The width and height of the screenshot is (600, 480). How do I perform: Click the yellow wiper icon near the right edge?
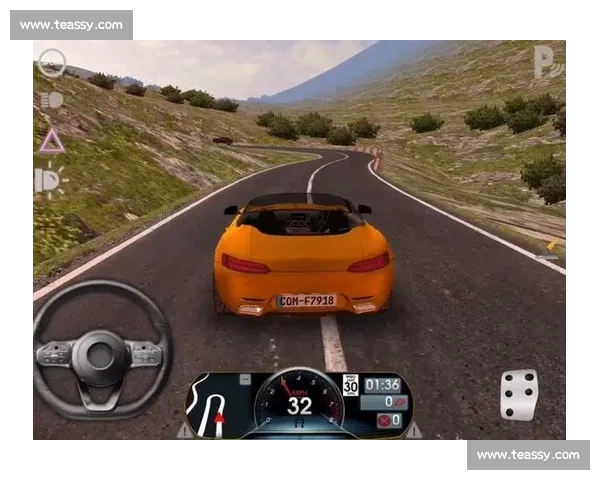point(551,244)
